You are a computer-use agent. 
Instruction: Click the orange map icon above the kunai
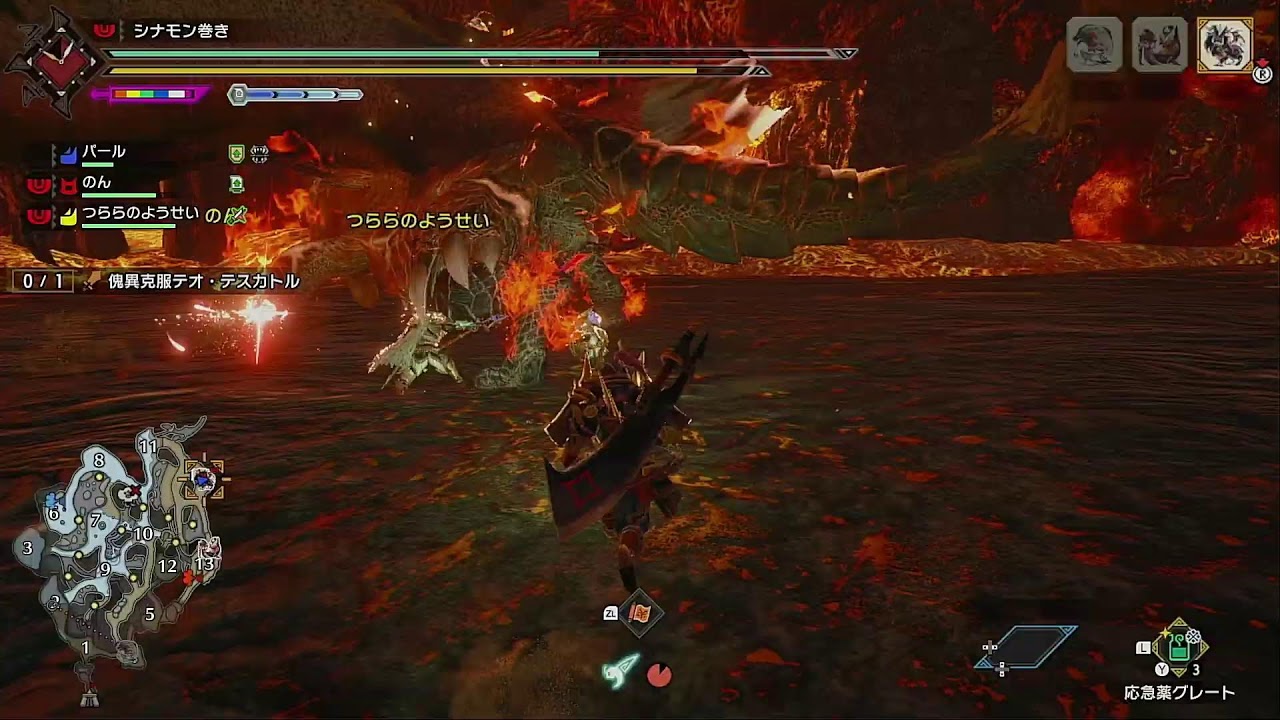(640, 613)
